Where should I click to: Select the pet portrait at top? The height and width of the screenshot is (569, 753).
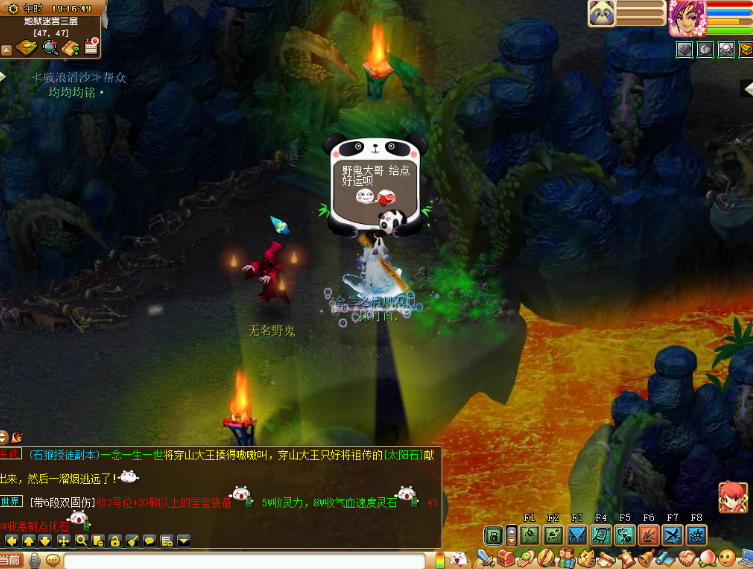tap(601, 13)
